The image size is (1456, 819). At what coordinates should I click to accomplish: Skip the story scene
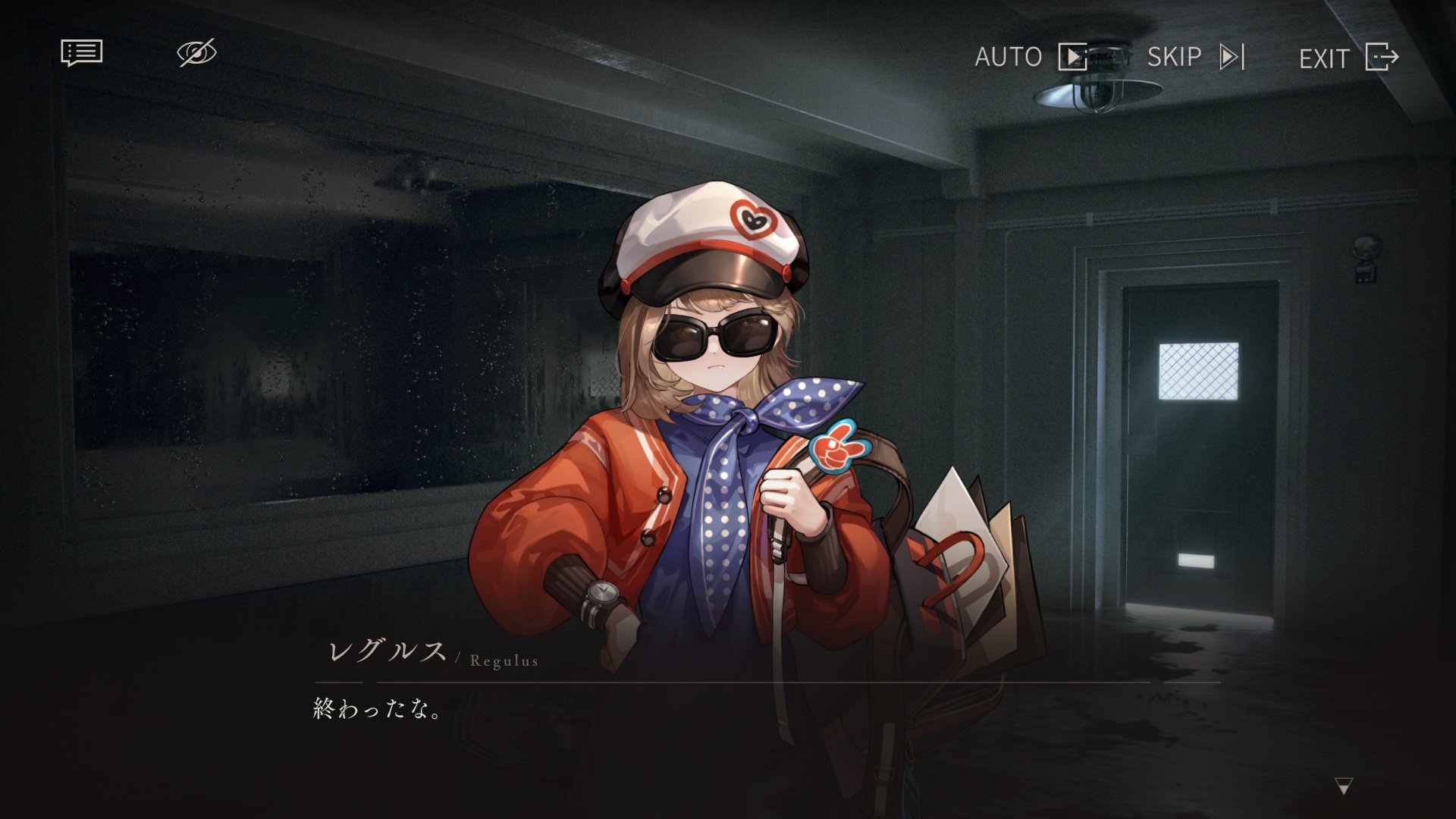click(x=1195, y=57)
